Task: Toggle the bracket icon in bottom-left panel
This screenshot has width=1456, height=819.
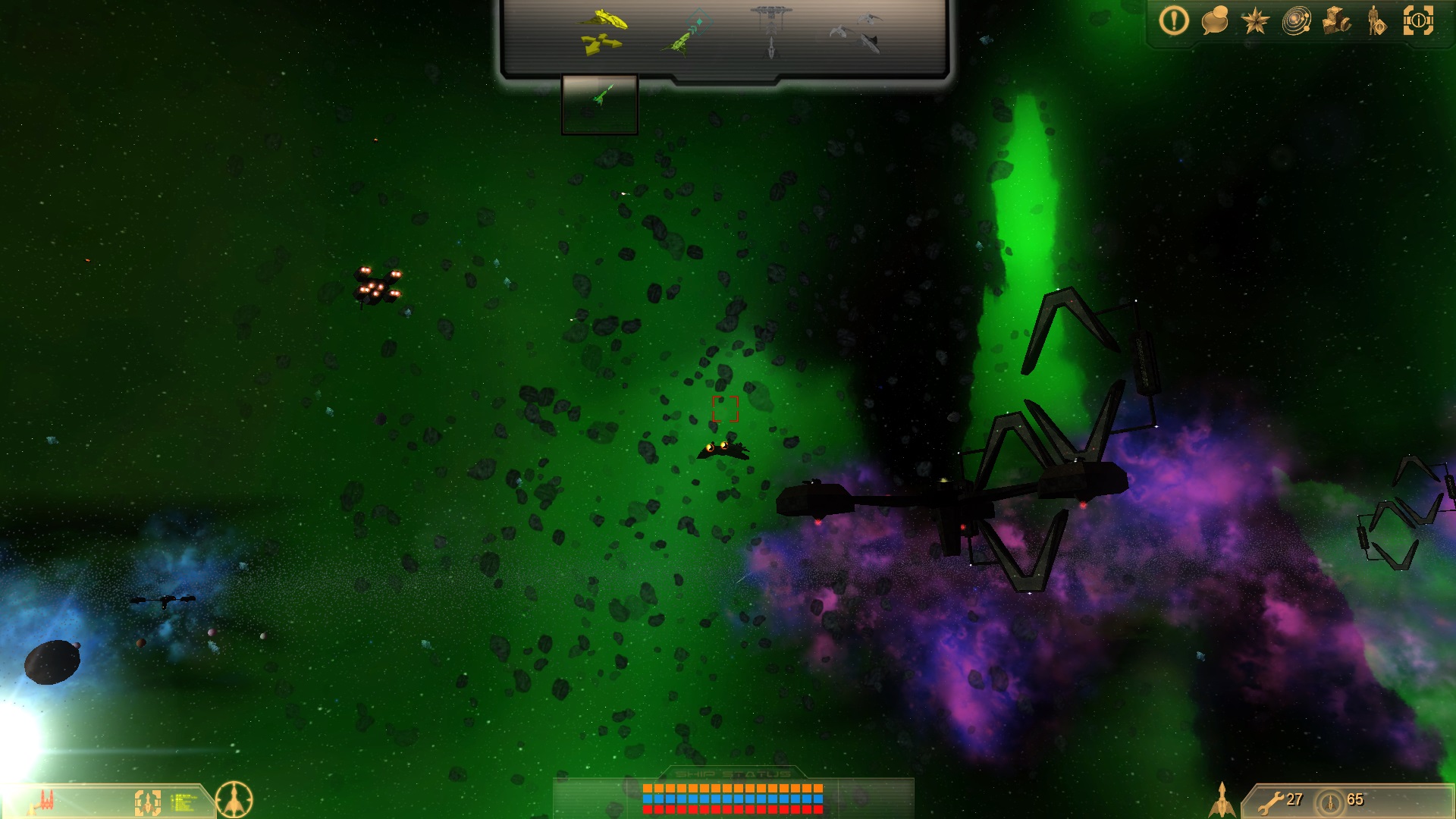Action: coord(148,802)
